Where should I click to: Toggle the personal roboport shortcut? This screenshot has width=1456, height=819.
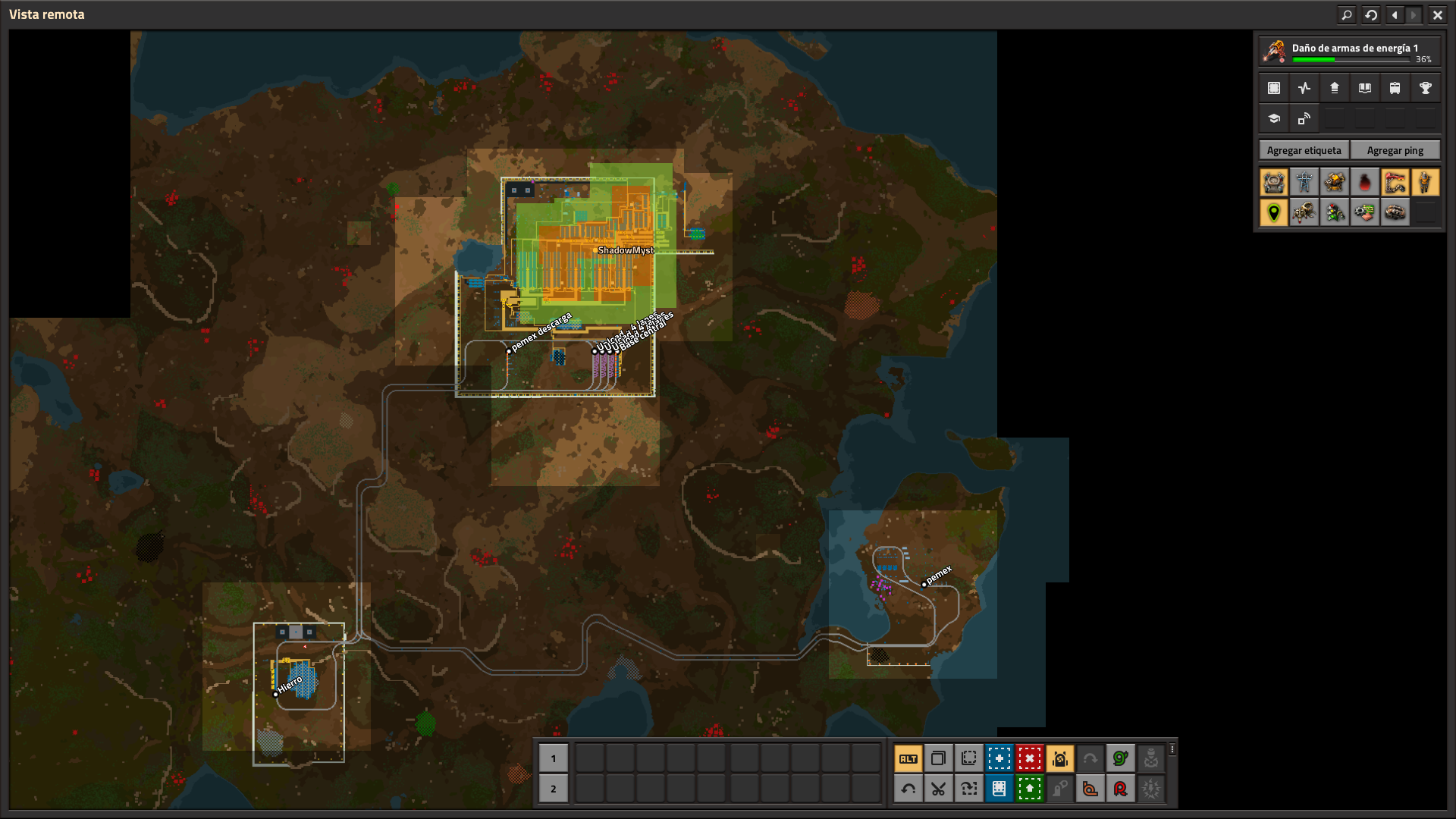tap(1060, 758)
